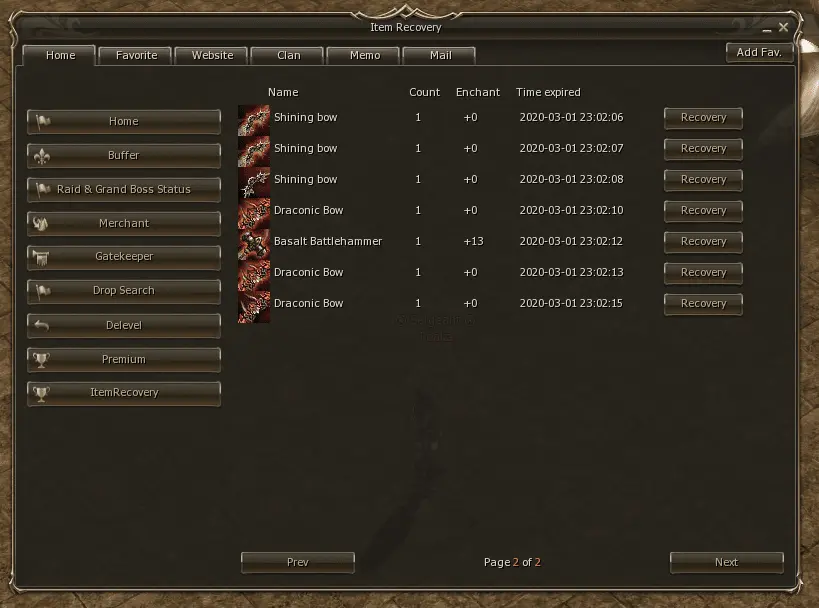Open the Website tab
Screen dimensions: 819x608
tap(212, 55)
